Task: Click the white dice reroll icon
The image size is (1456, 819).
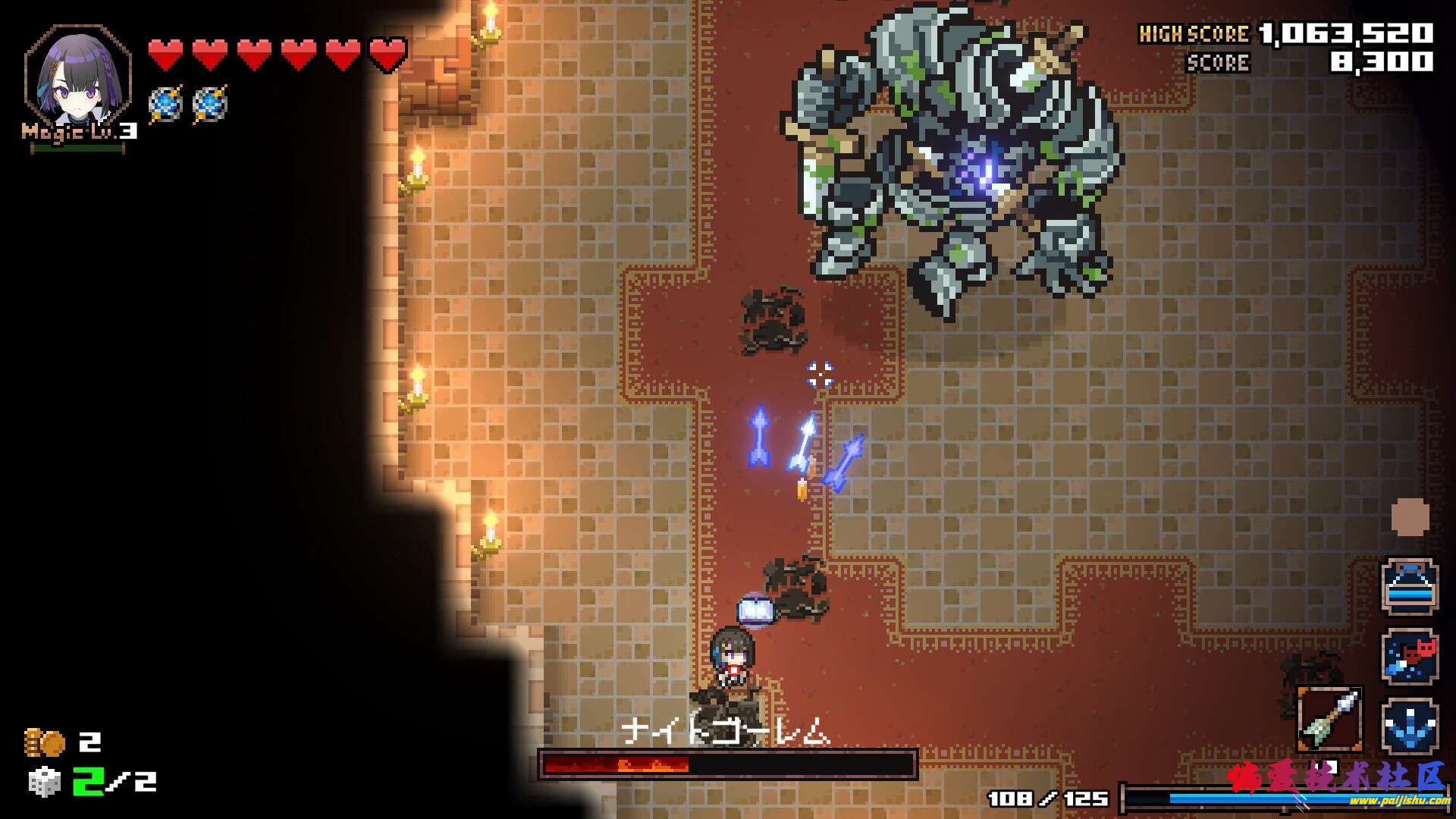Action: click(x=44, y=781)
